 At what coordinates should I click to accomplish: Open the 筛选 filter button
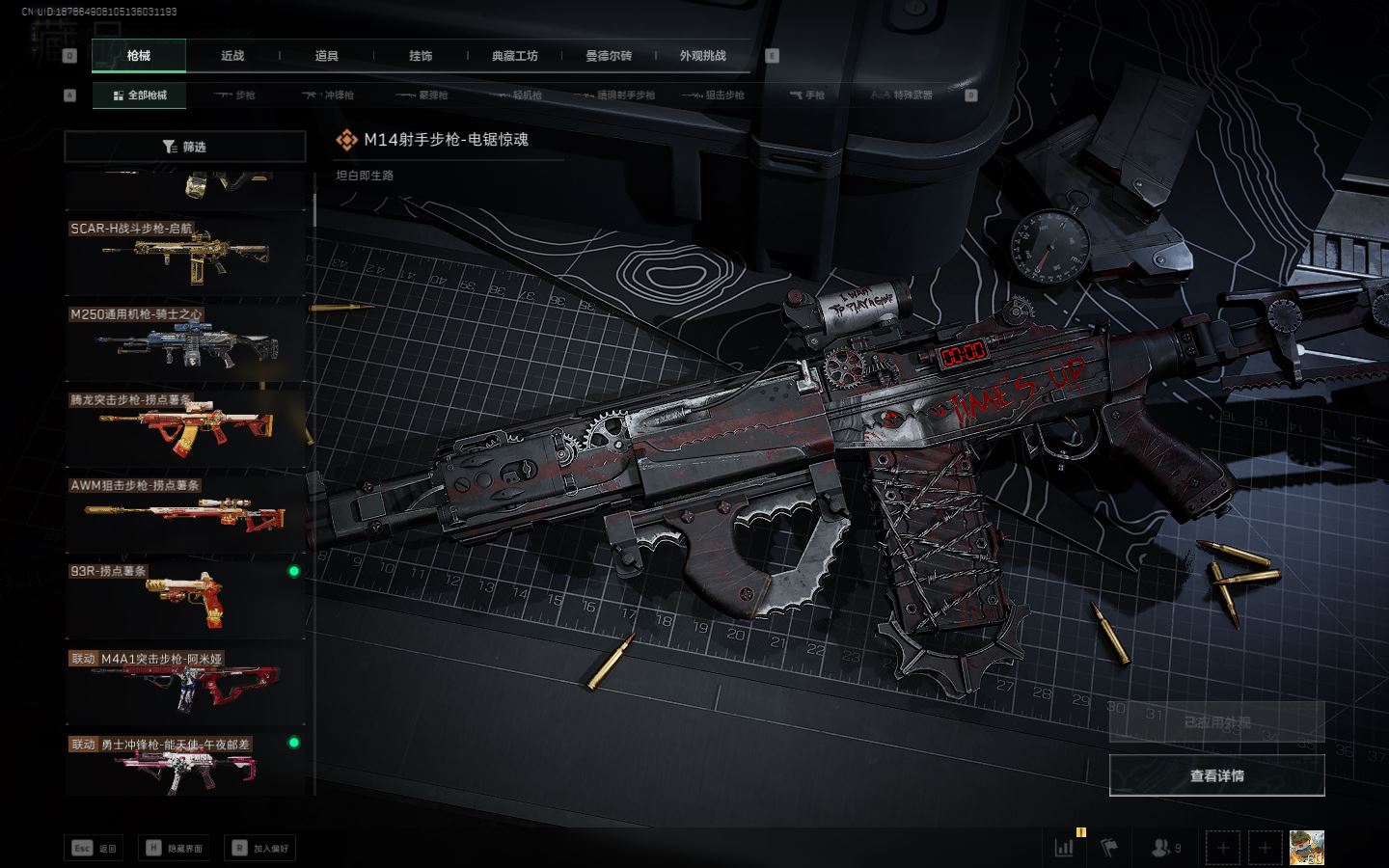(184, 147)
